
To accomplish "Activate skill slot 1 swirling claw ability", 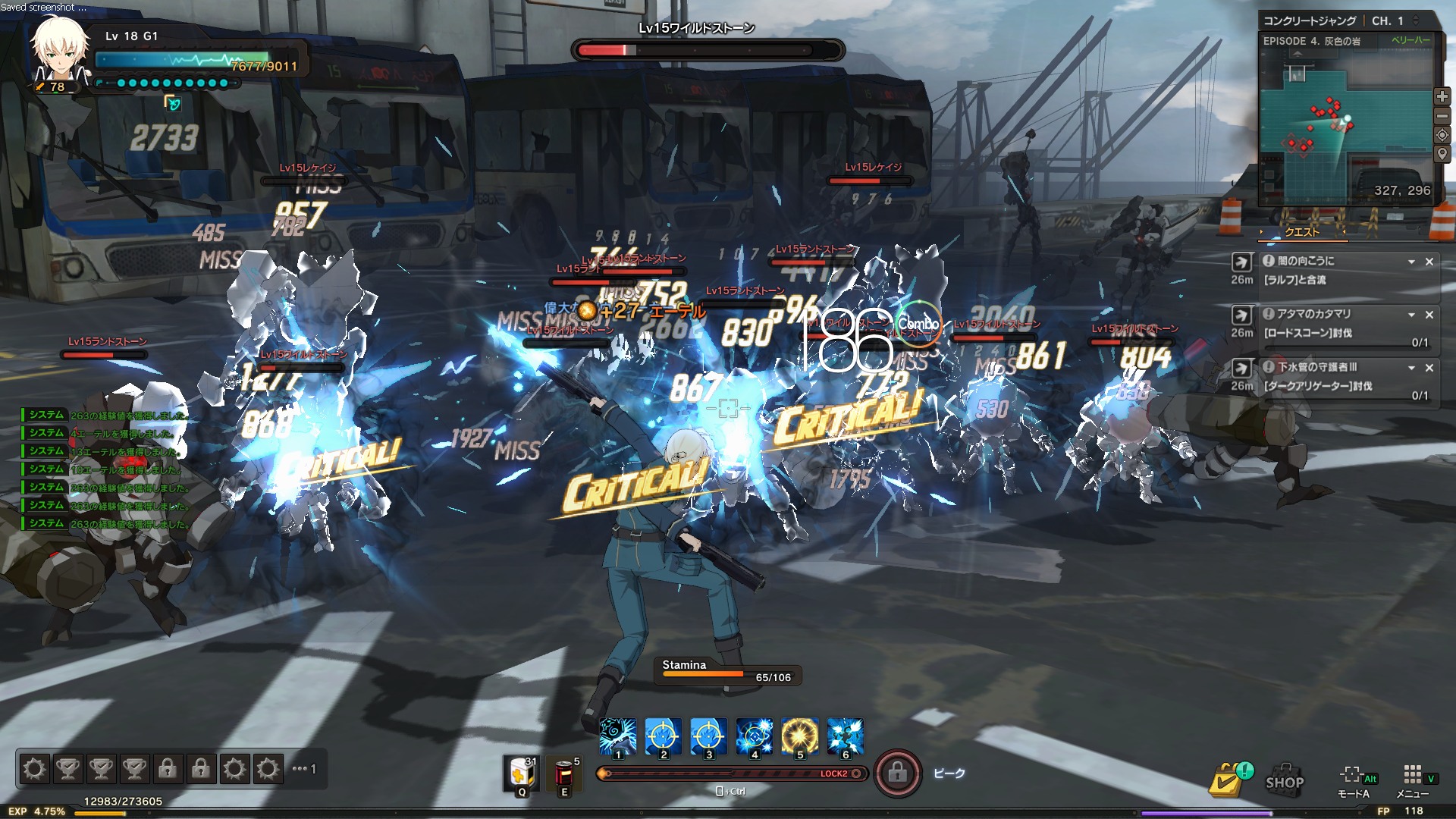I will coord(618,736).
